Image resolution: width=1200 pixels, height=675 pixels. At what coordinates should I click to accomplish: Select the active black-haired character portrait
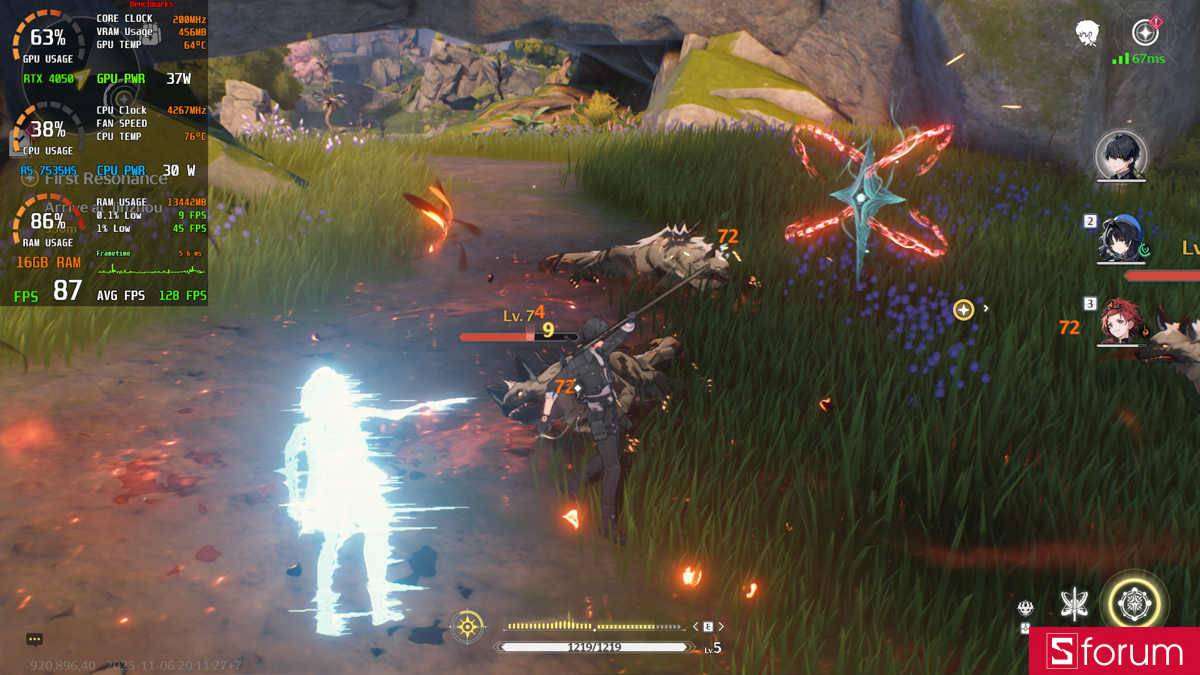click(1121, 156)
